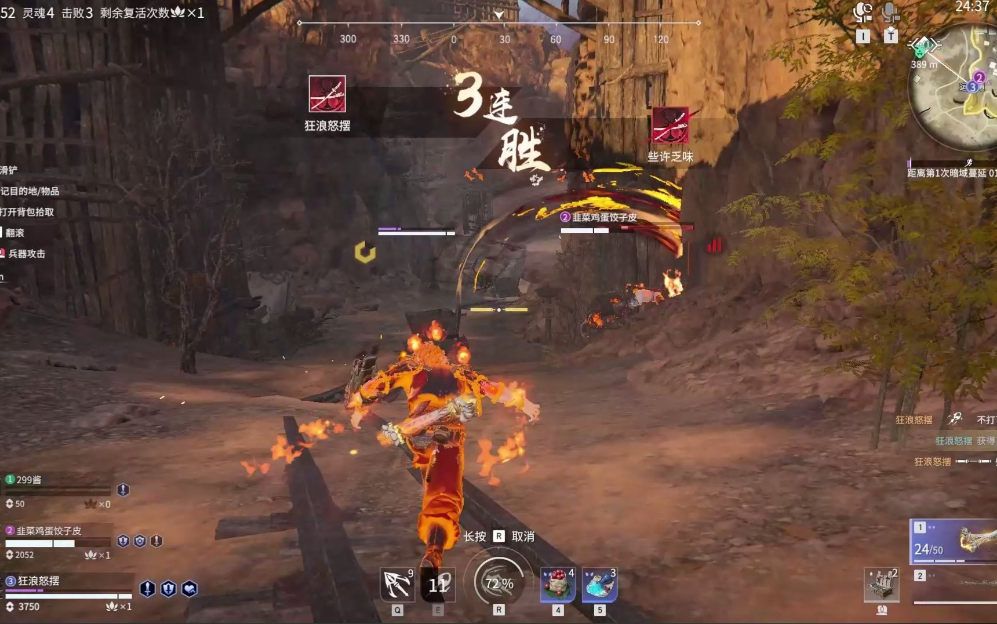The image size is (997, 624).
Task: Toggle the voice chat speaker icon
Action: click(862, 13)
